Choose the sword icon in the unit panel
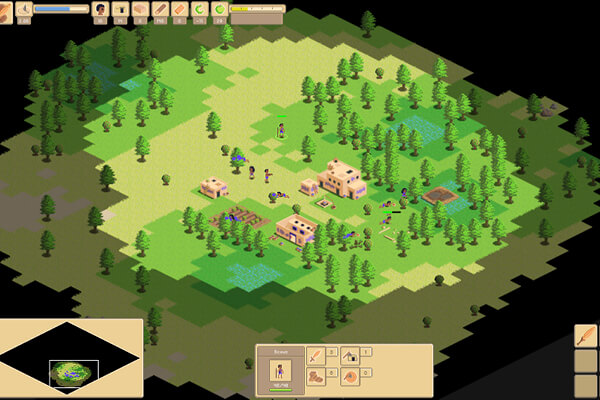 (315, 355)
